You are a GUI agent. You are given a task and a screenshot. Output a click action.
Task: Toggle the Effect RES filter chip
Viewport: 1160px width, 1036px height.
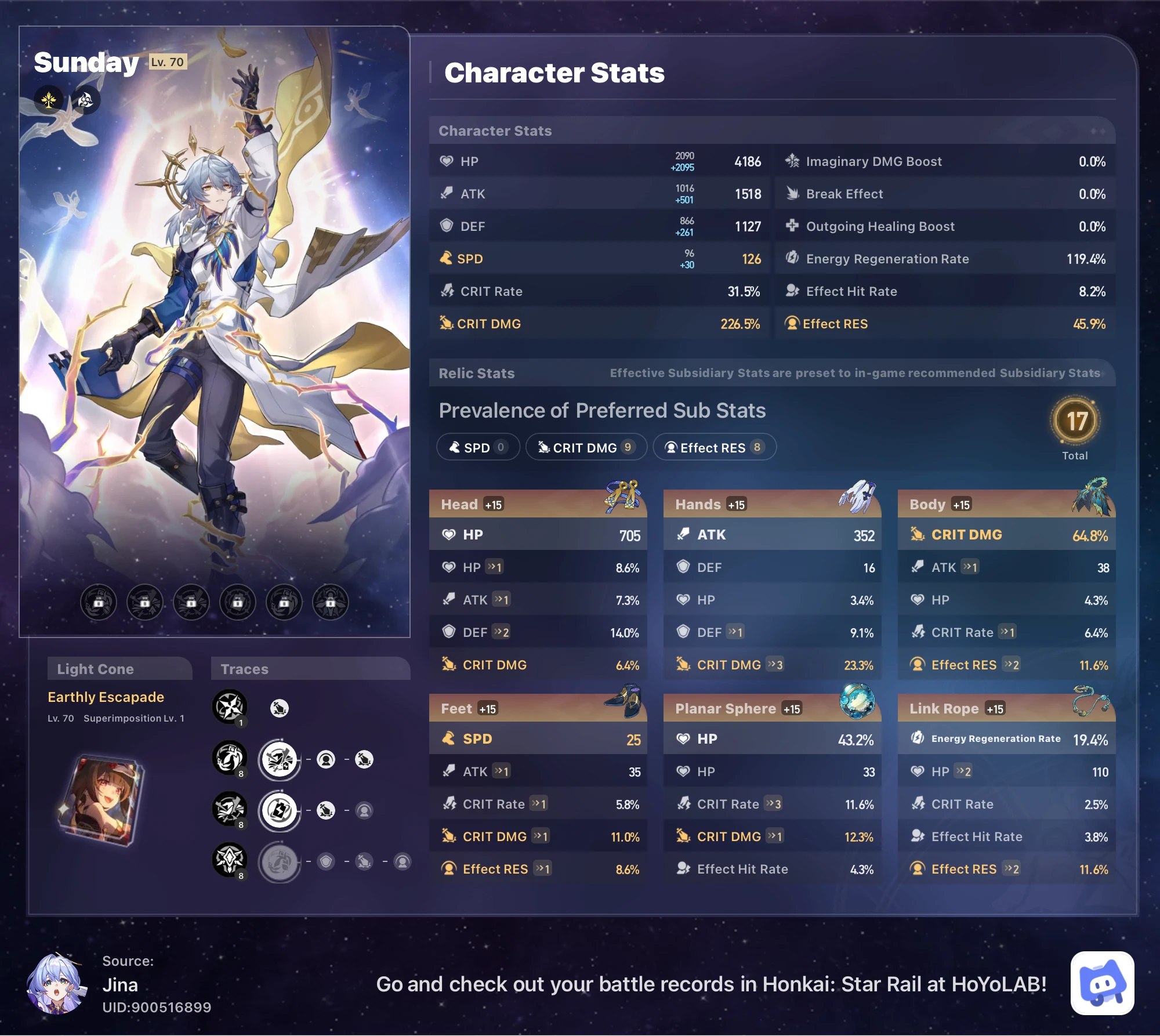[715, 447]
